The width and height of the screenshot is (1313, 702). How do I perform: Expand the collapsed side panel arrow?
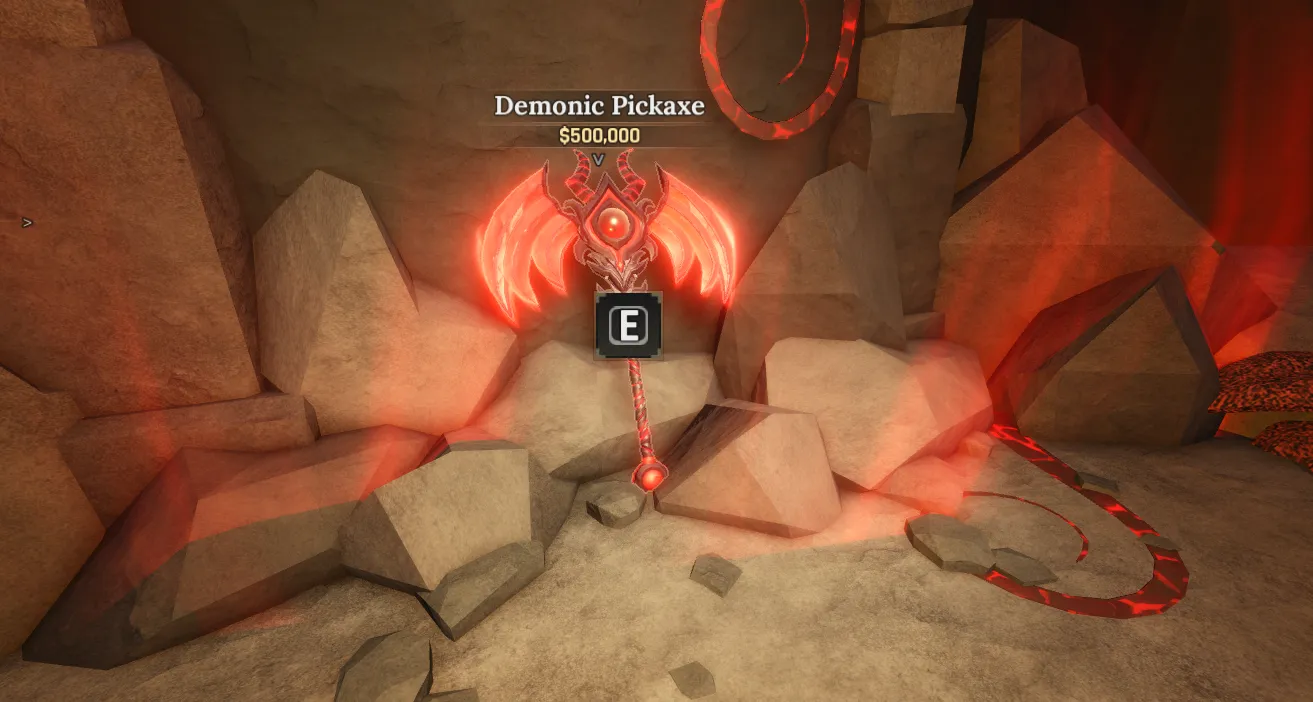(28, 222)
